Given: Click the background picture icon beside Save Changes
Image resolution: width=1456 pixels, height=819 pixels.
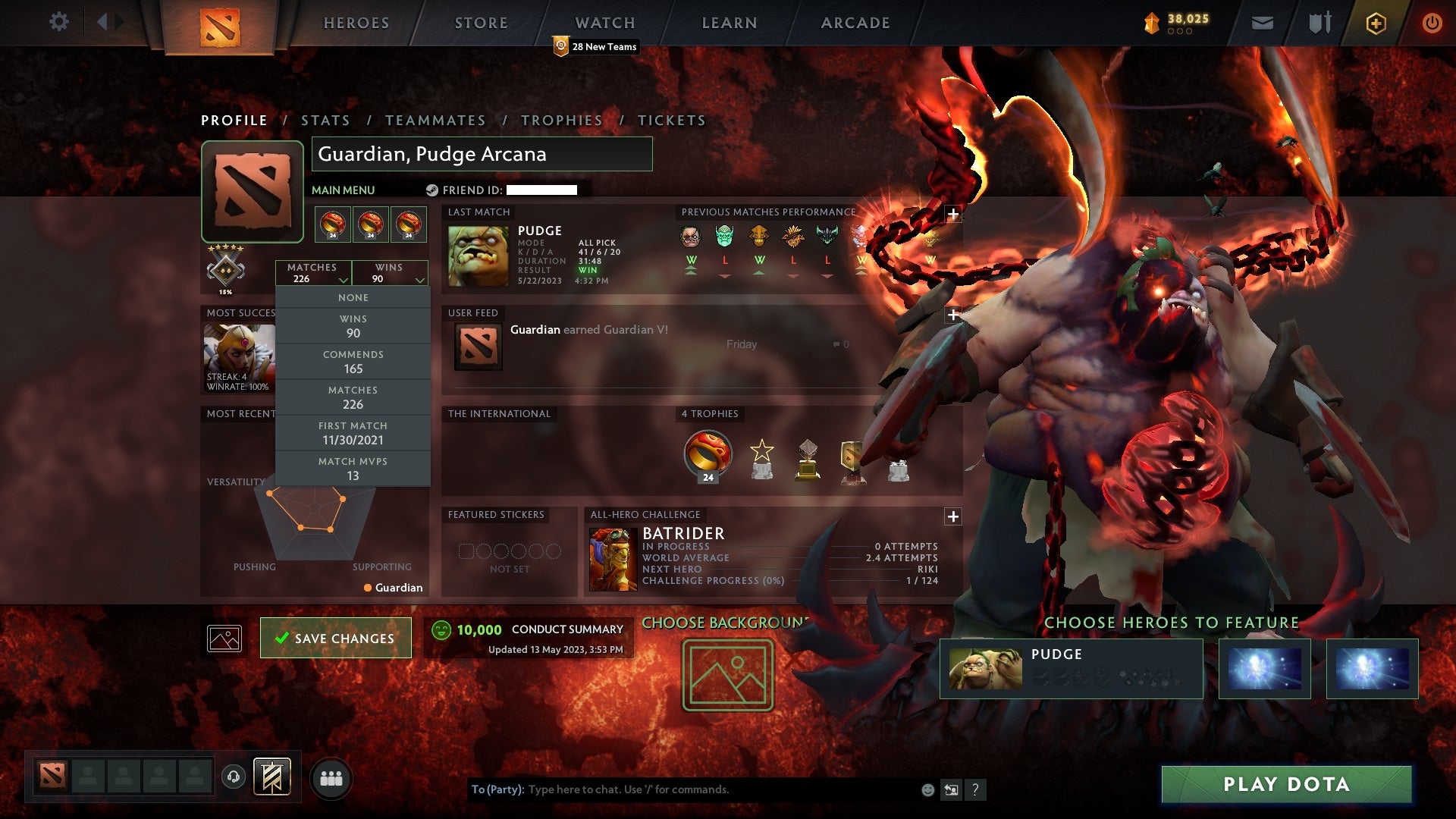Looking at the screenshot, I should pyautogui.click(x=223, y=638).
